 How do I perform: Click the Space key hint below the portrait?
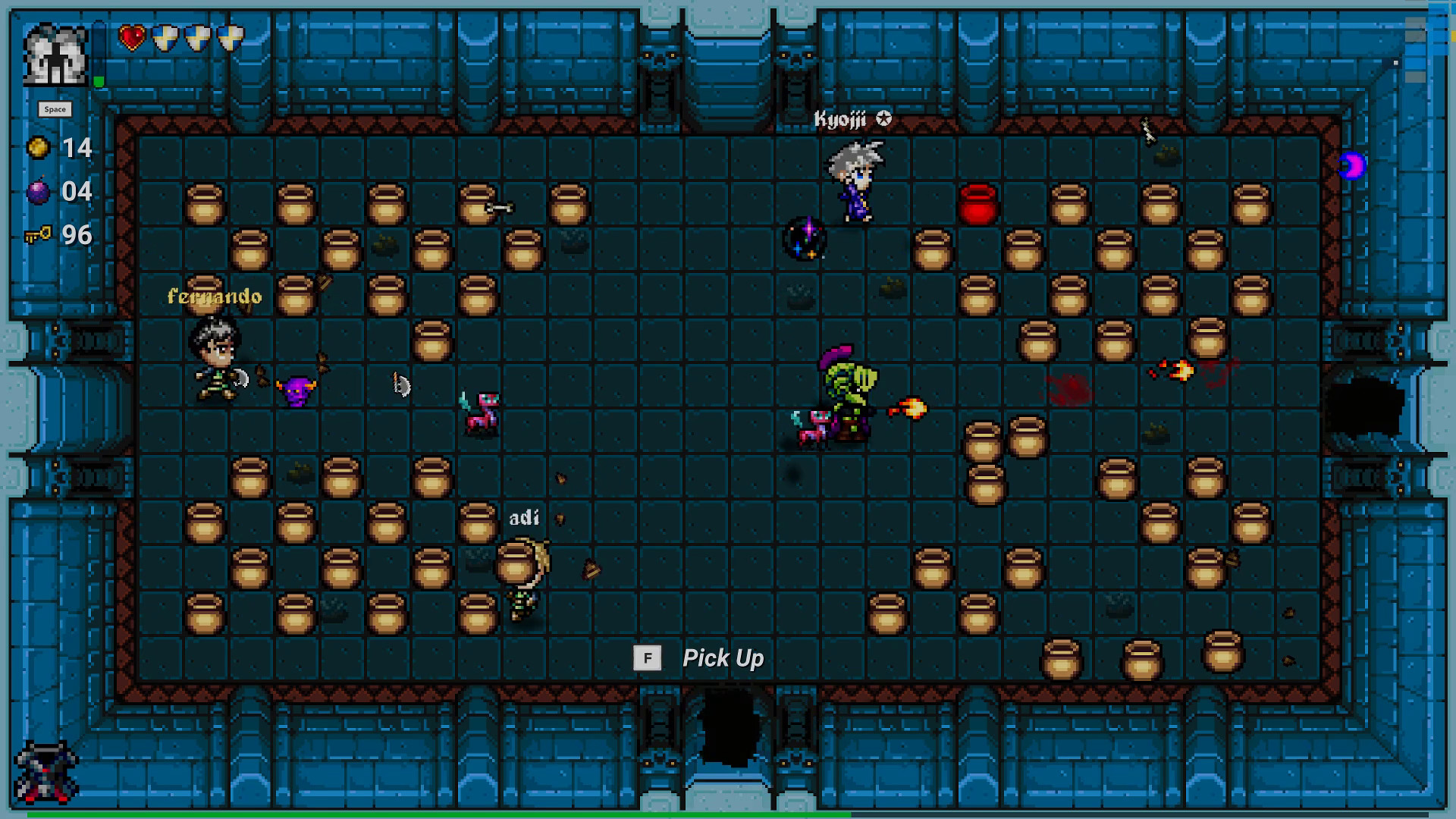[56, 109]
